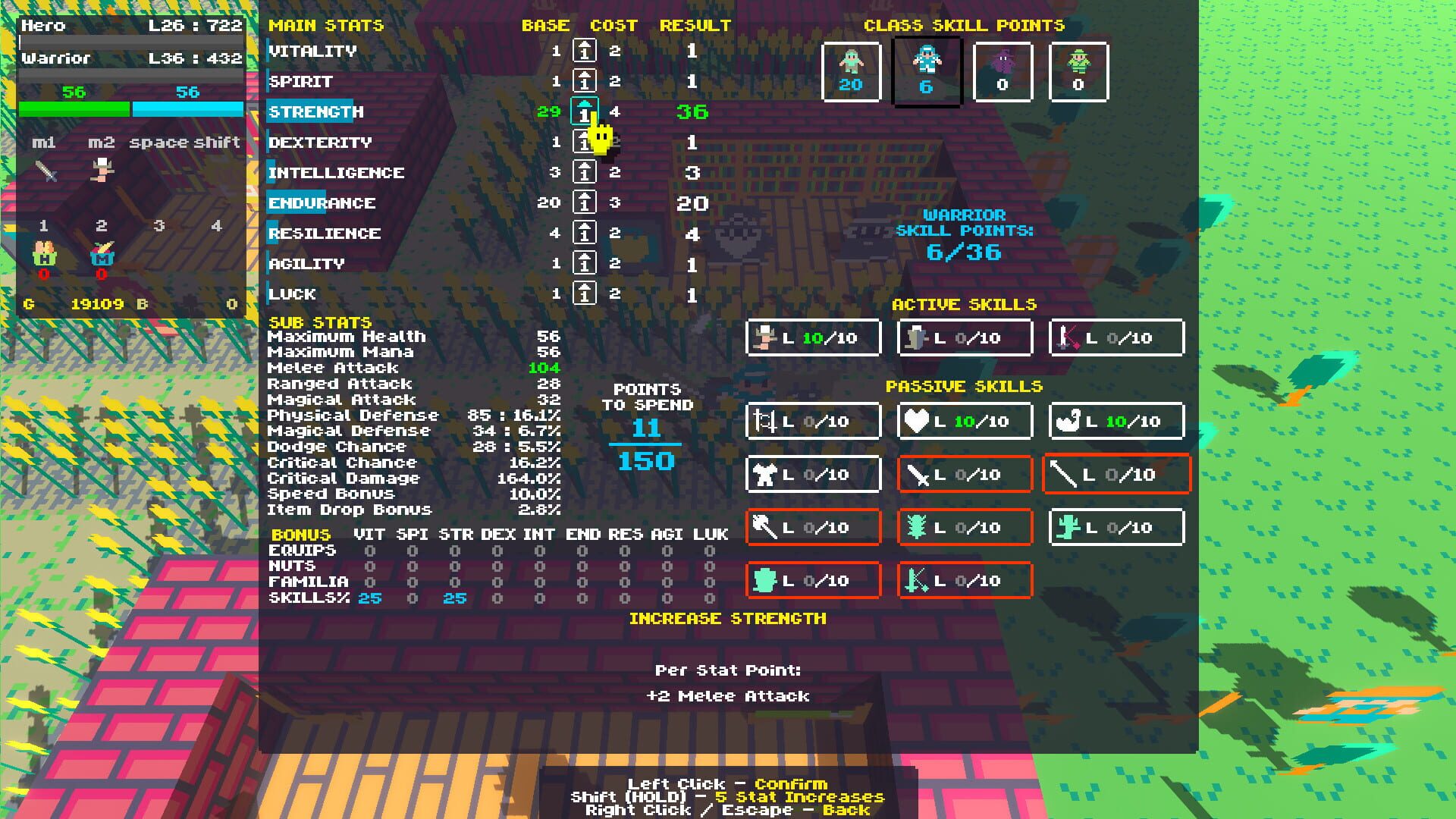Click the shield active skill slot
Screen dimensions: 1456x819
pos(964,337)
